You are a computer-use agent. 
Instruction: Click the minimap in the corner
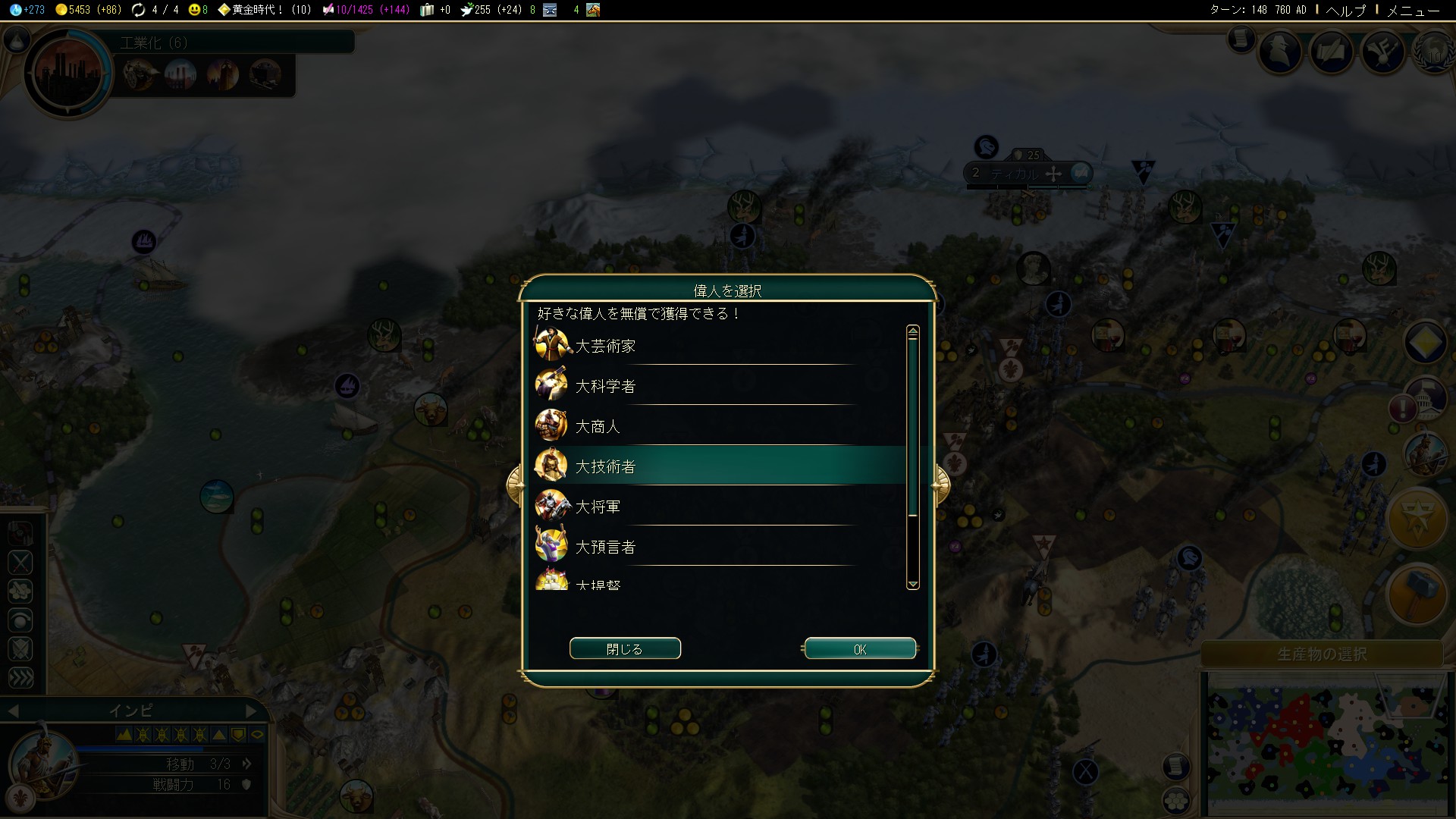(1323, 747)
